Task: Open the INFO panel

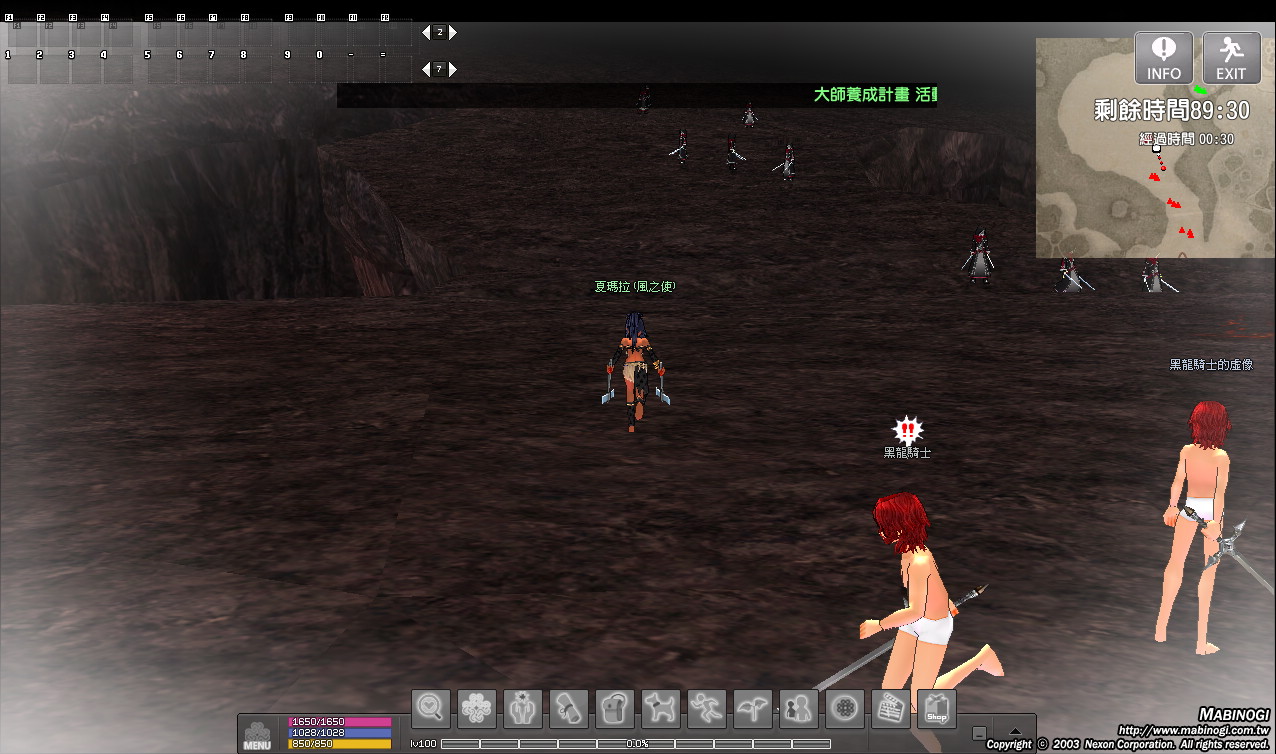Action: pyautogui.click(x=1163, y=58)
